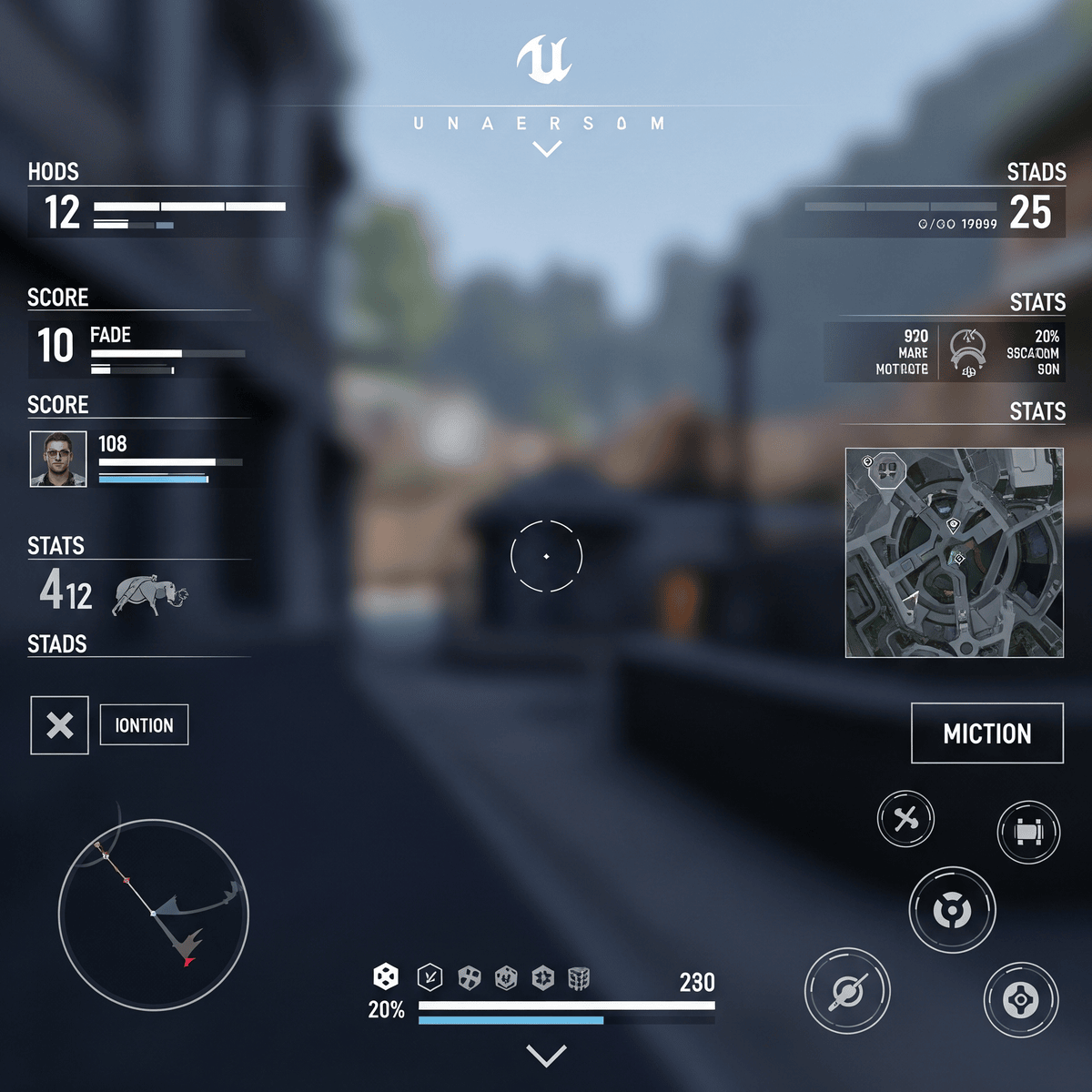Screen dimensions: 1092x1092
Task: Tap the vehicle icon round button
Action: [x=1028, y=832]
